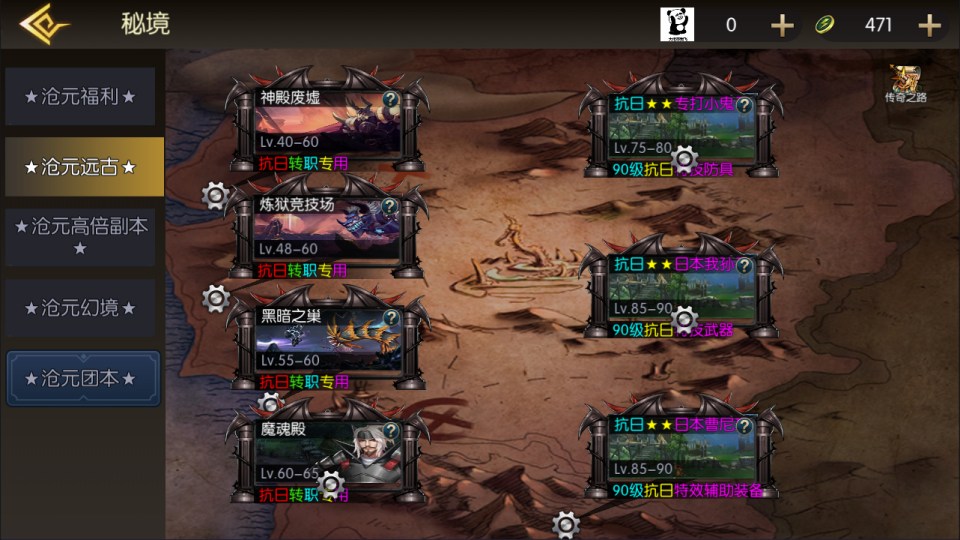Show help for 神殿废墟 via question mark
The image size is (960, 540).
(x=390, y=100)
